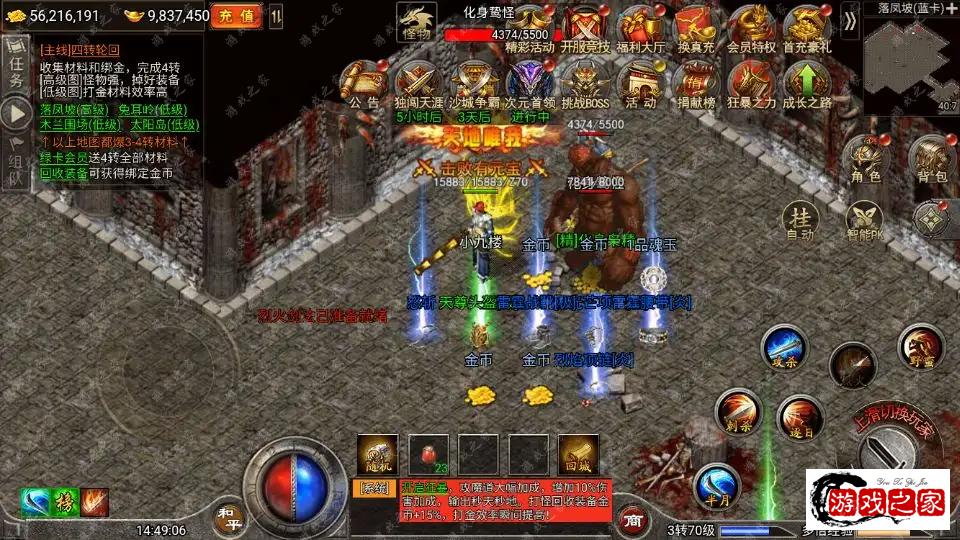Toggle 自动 auto-combat
The image size is (960, 540).
(x=800, y=221)
